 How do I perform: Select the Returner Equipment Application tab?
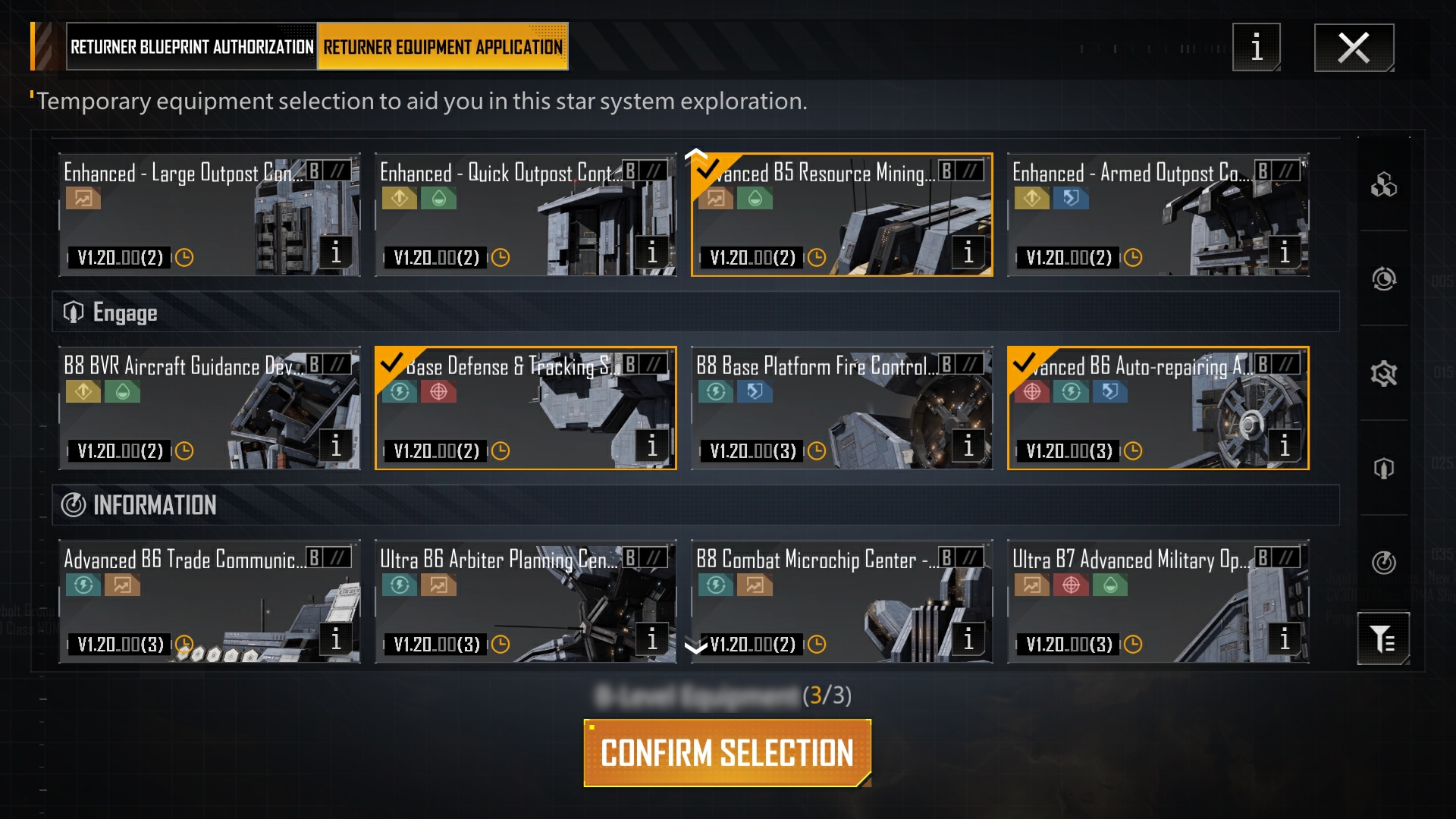(443, 47)
